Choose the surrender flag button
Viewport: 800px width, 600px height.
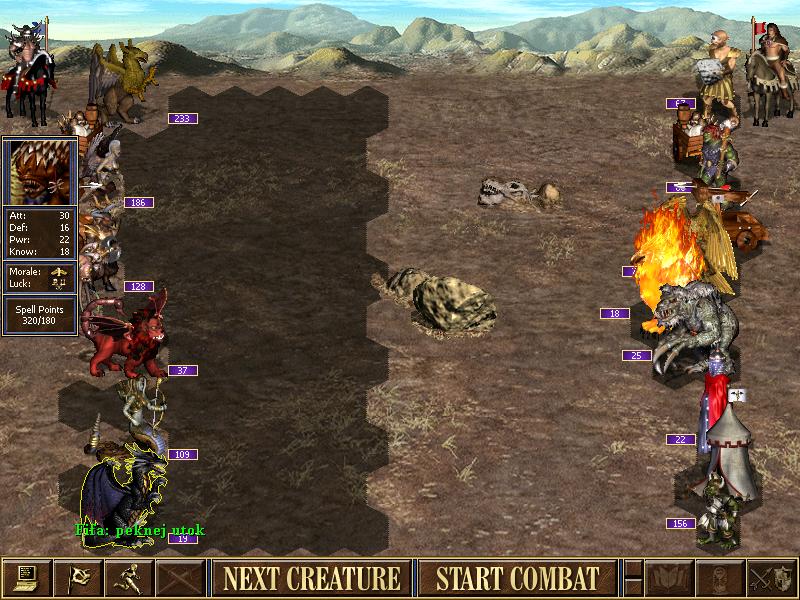[78, 578]
